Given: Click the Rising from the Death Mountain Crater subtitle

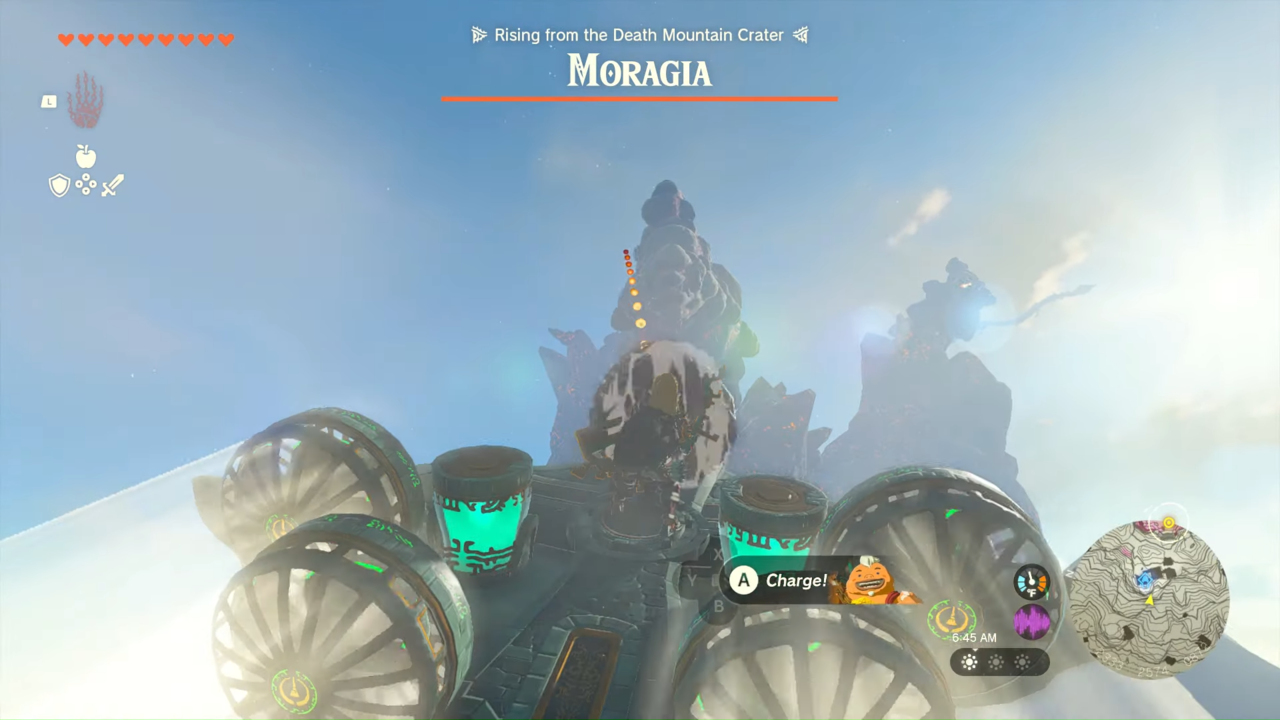Looking at the screenshot, I should 640,34.
